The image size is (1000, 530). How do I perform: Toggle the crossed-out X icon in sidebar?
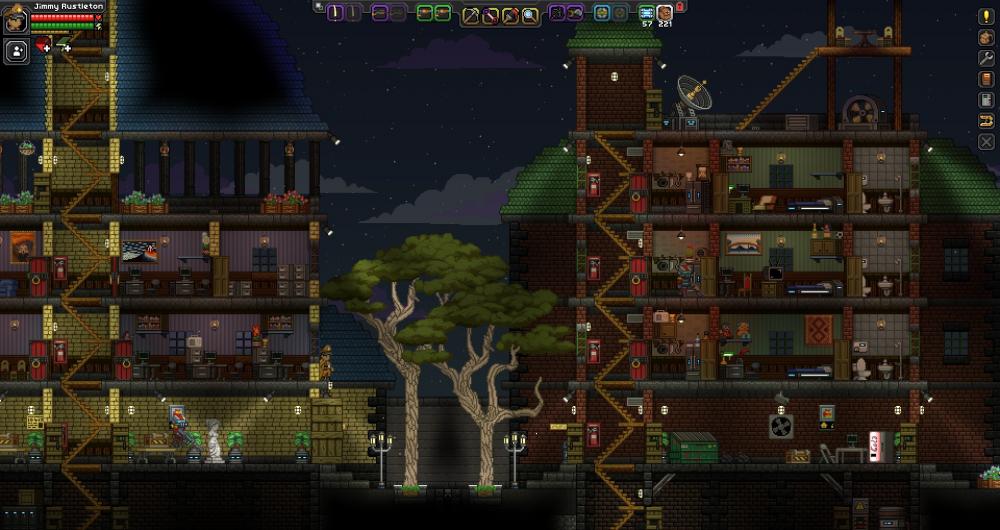click(x=986, y=142)
